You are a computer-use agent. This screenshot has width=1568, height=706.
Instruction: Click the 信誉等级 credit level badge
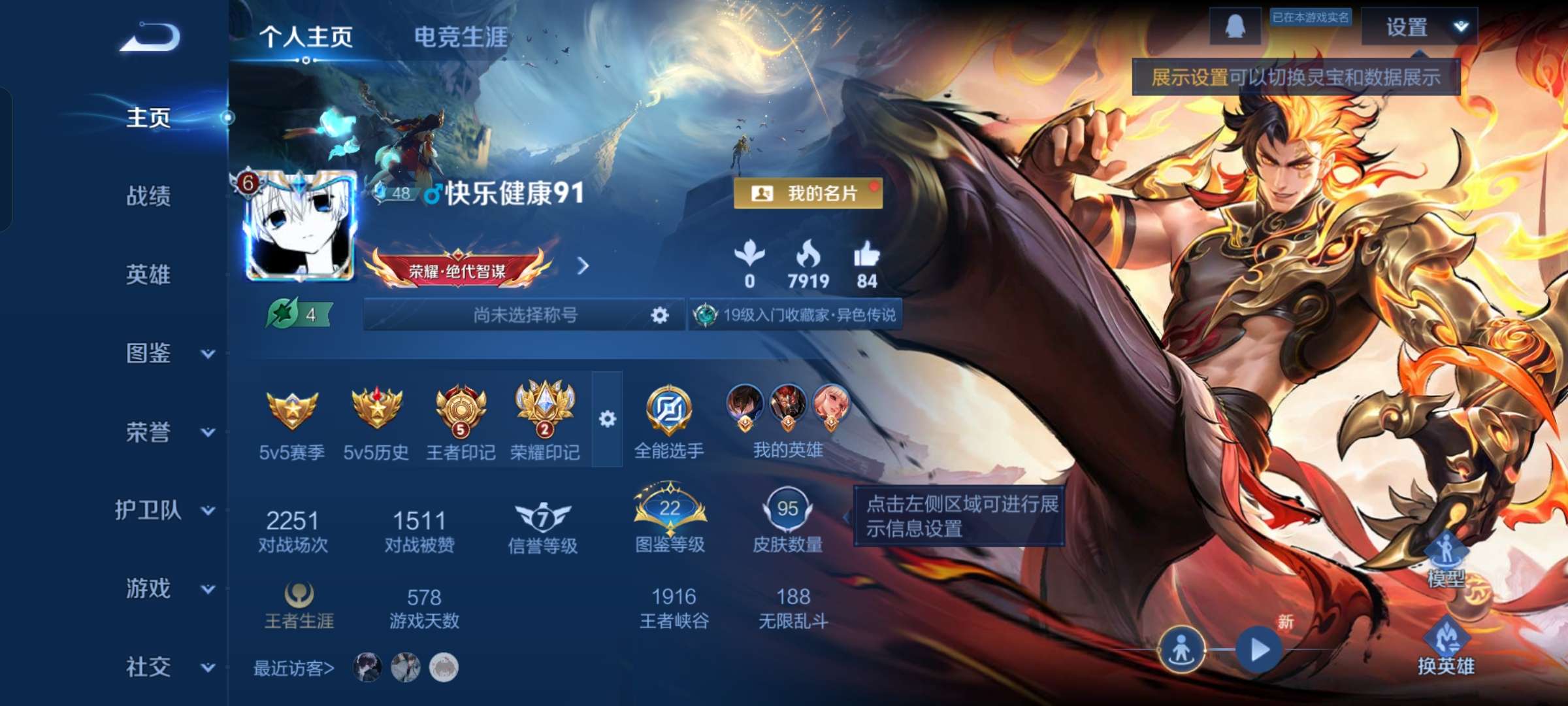pos(544,516)
